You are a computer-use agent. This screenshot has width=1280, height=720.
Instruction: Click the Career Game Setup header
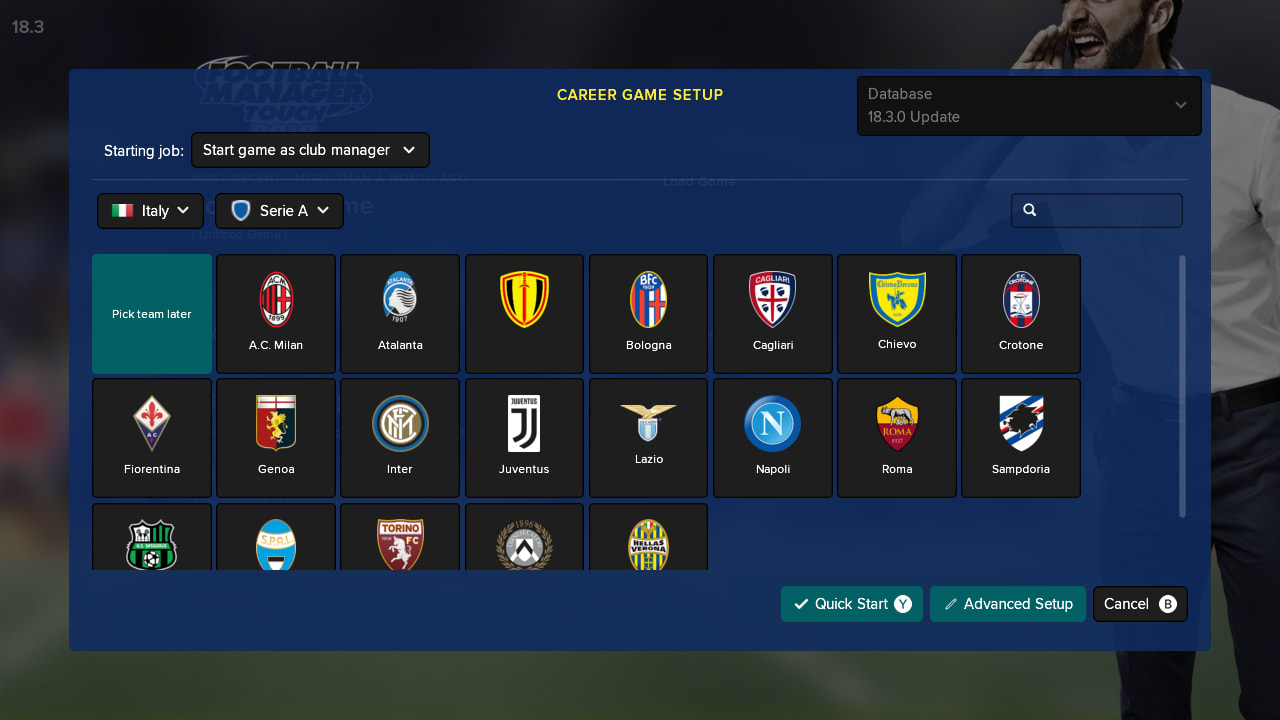pos(640,94)
